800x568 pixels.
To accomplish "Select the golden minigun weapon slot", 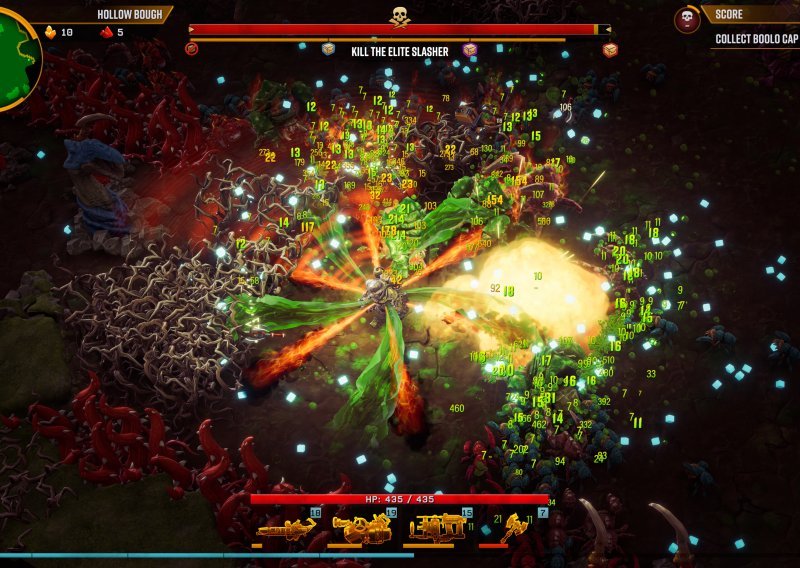I will pyautogui.click(x=285, y=527).
